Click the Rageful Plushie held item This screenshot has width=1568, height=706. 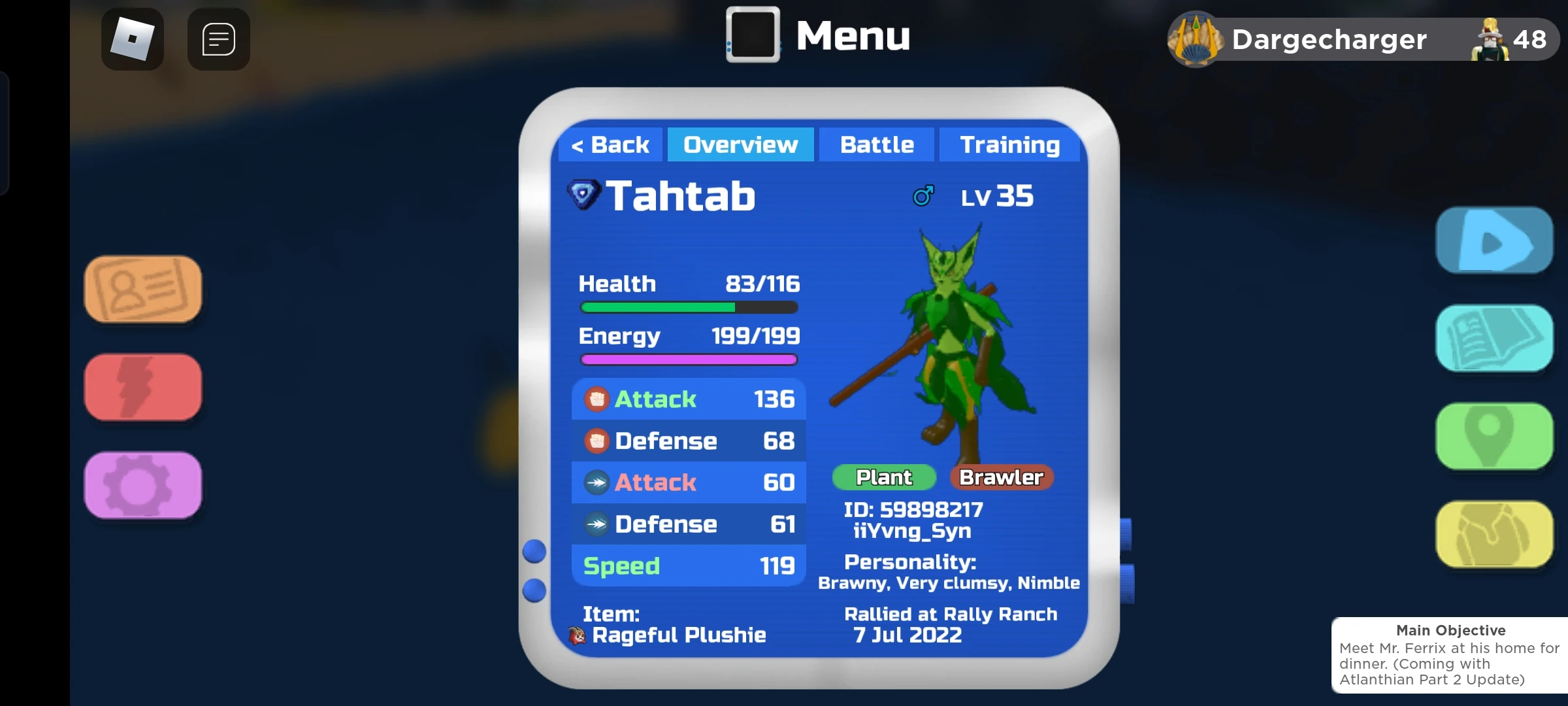pyautogui.click(x=679, y=634)
